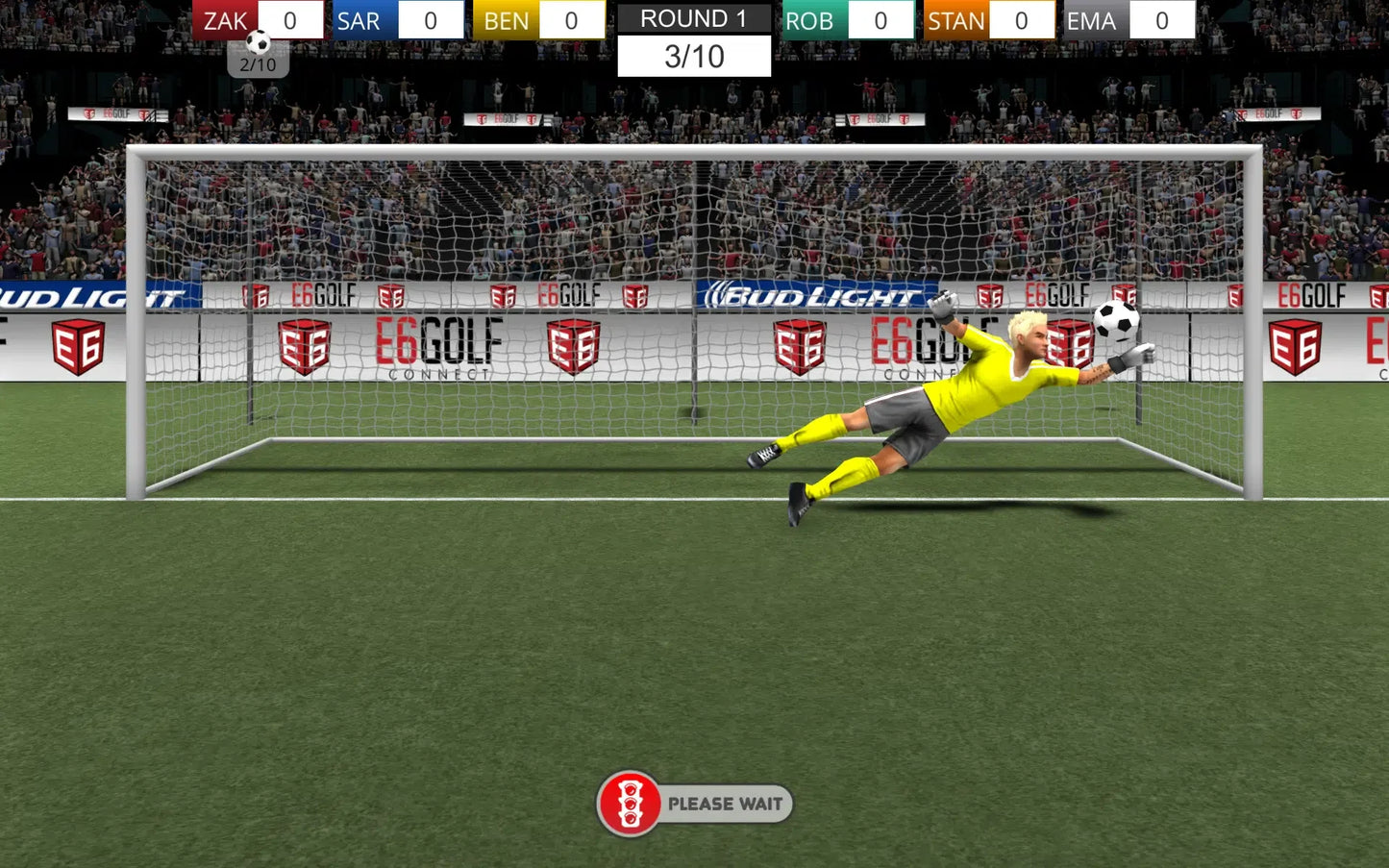This screenshot has width=1389, height=868.
Task: Select SAR's scoreboard tab
Action: pos(360,19)
